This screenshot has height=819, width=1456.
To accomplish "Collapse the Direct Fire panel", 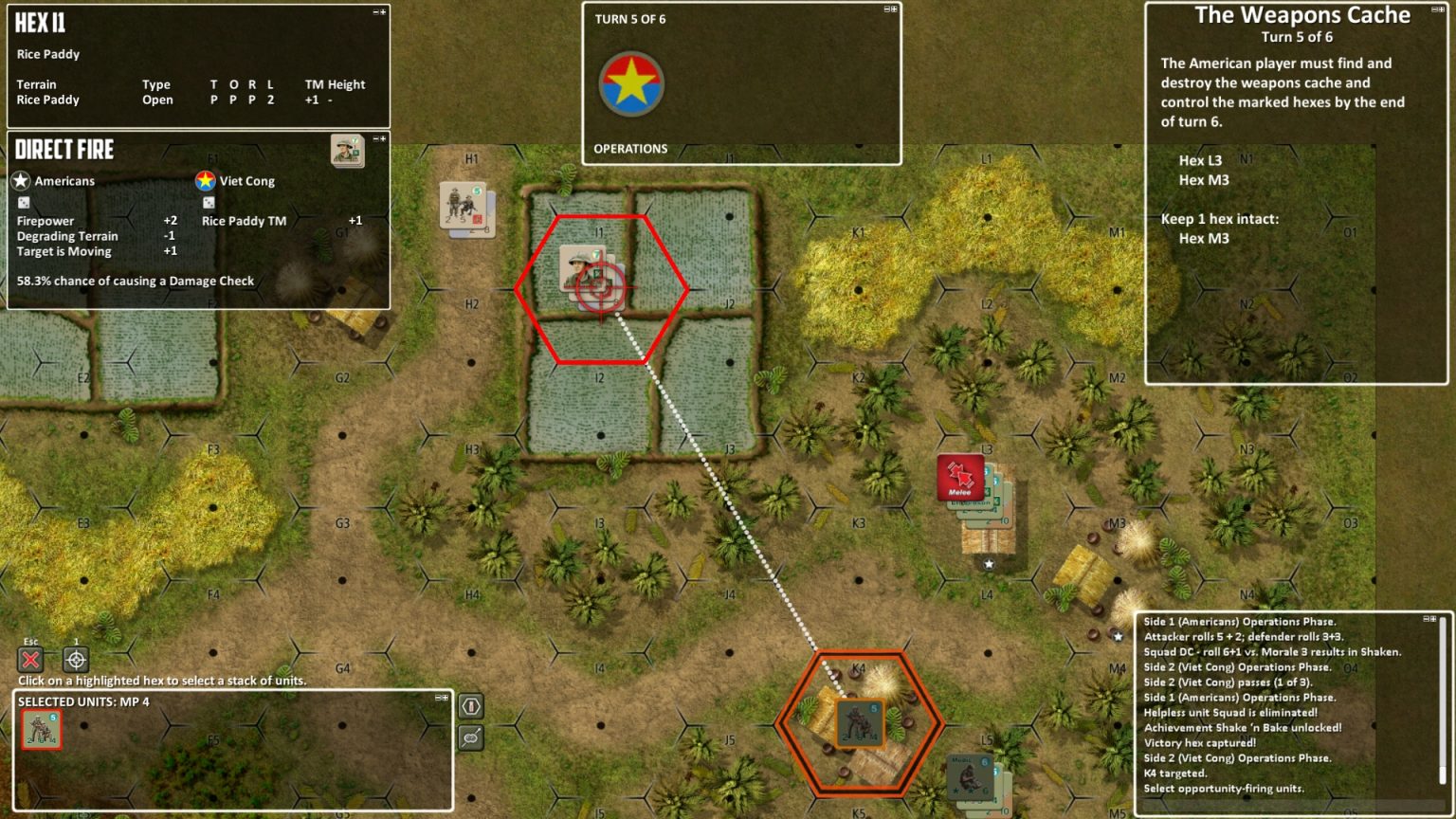I will pyautogui.click(x=375, y=139).
